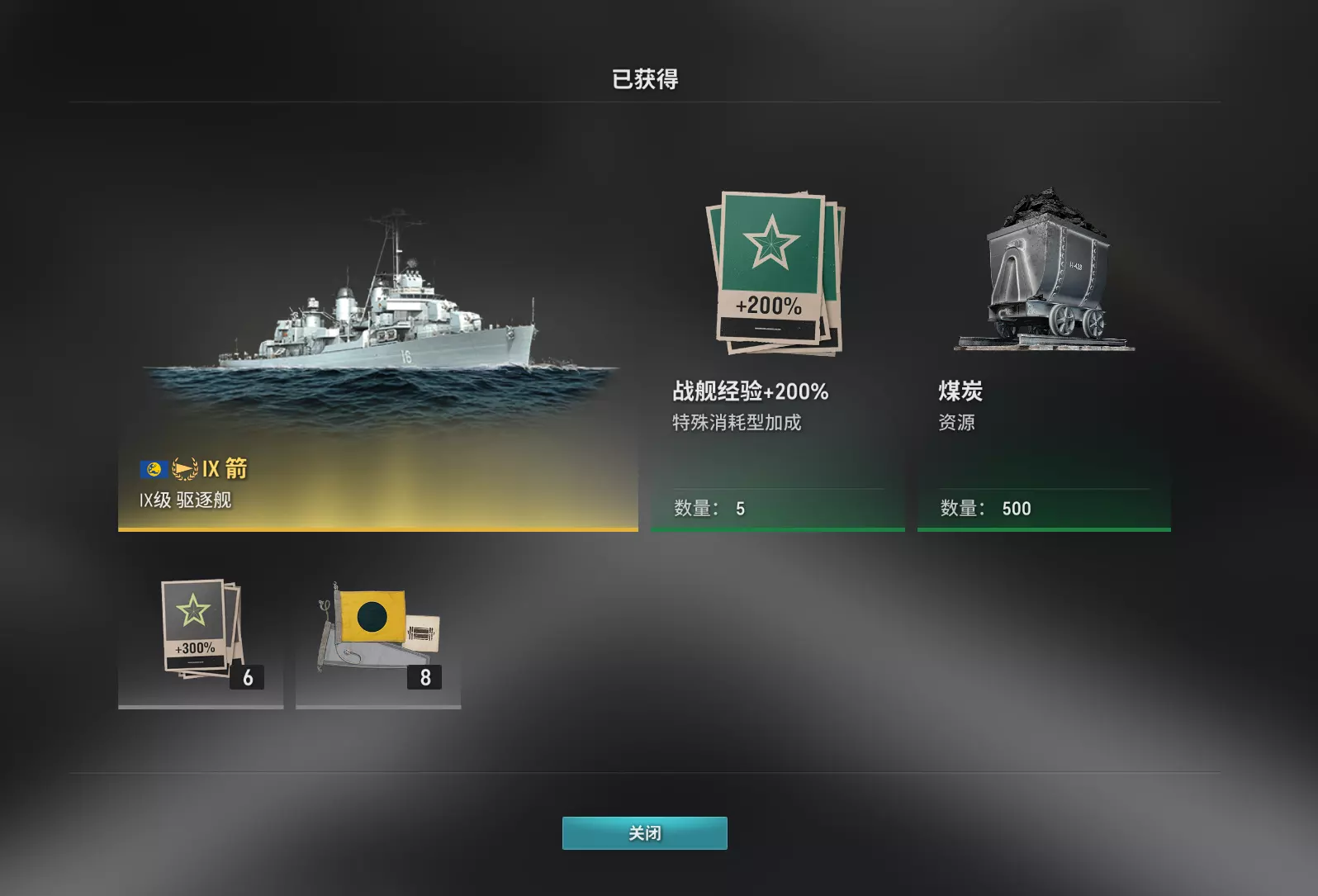
Task: Click the 资源 label under coal
Action: tap(955, 422)
